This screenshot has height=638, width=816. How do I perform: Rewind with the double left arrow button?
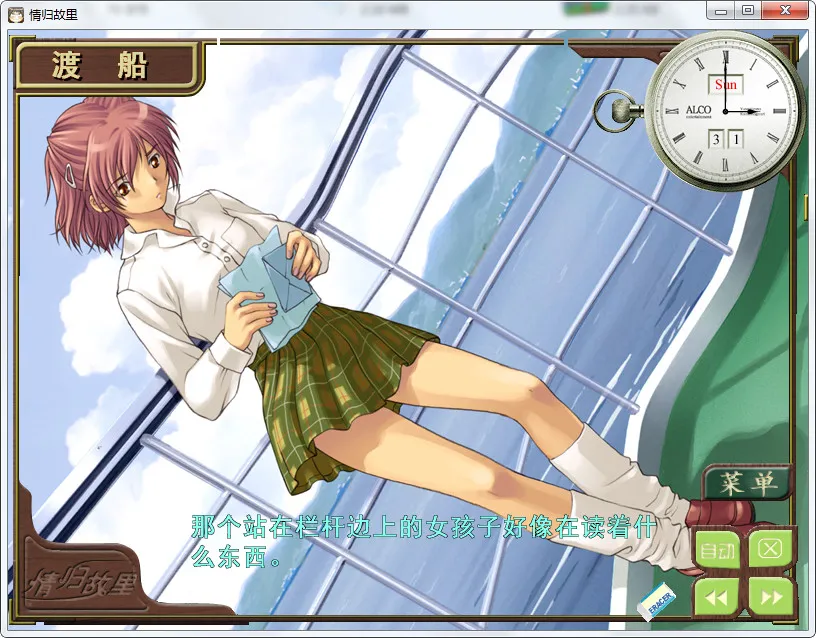(716, 597)
